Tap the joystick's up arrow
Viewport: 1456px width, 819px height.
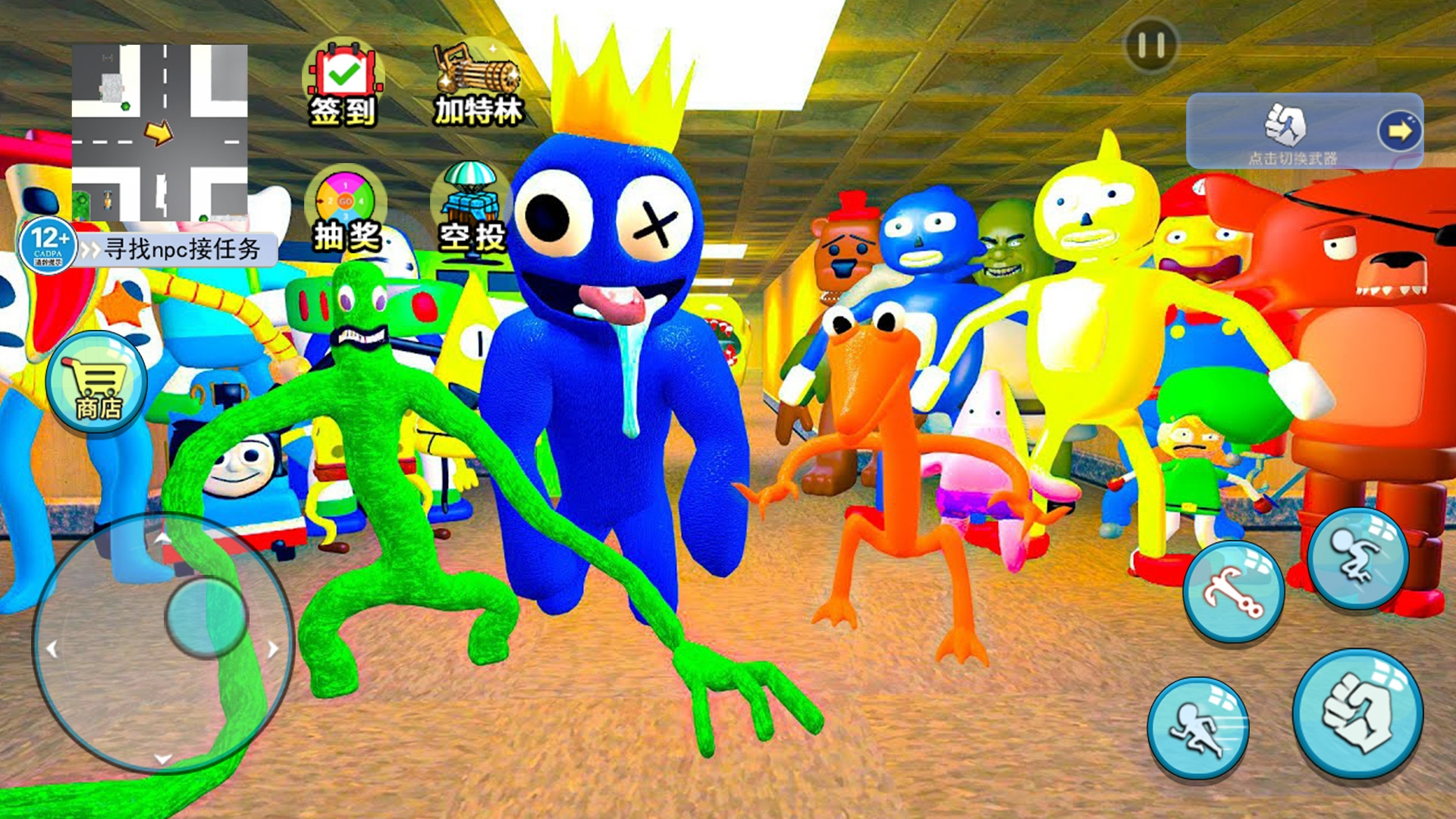163,538
